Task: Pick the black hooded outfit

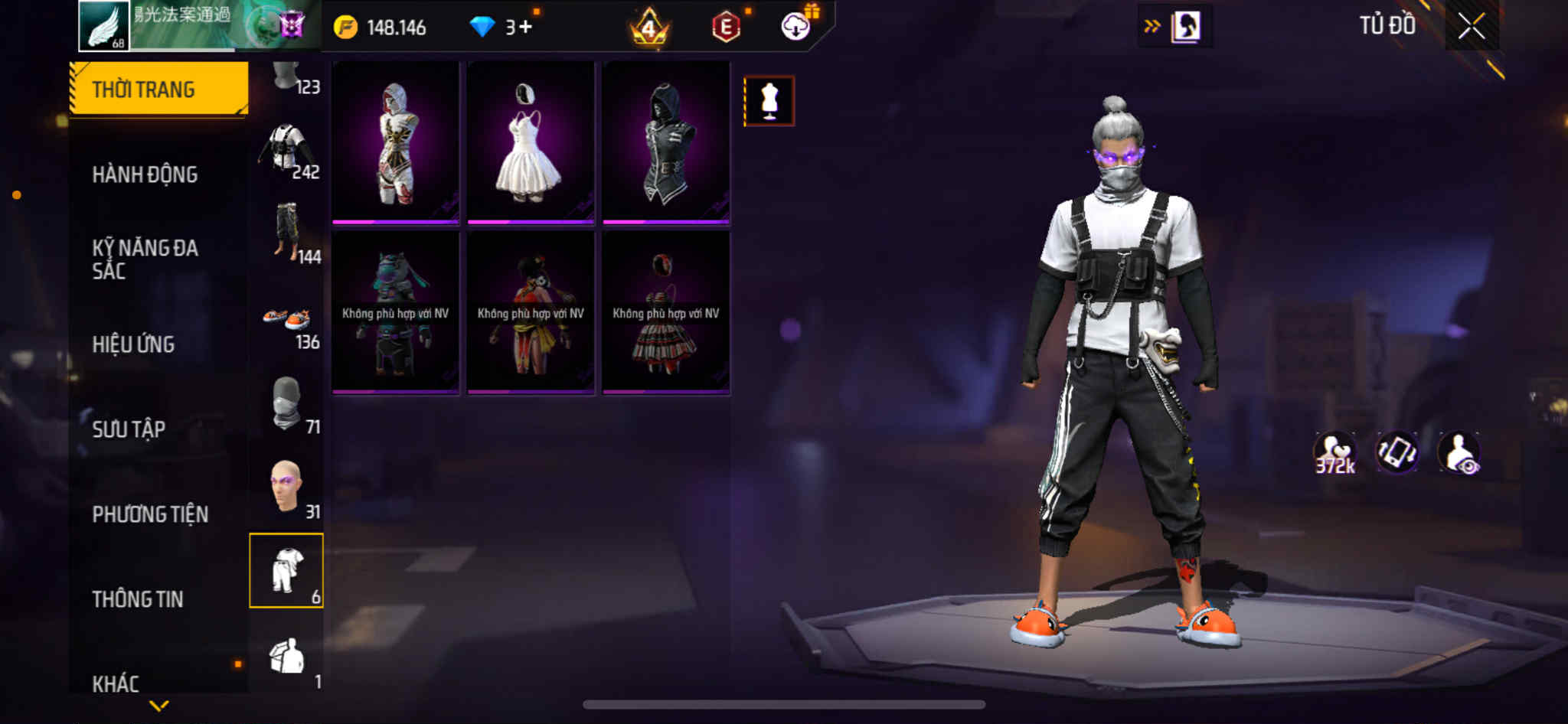Action: [665, 143]
